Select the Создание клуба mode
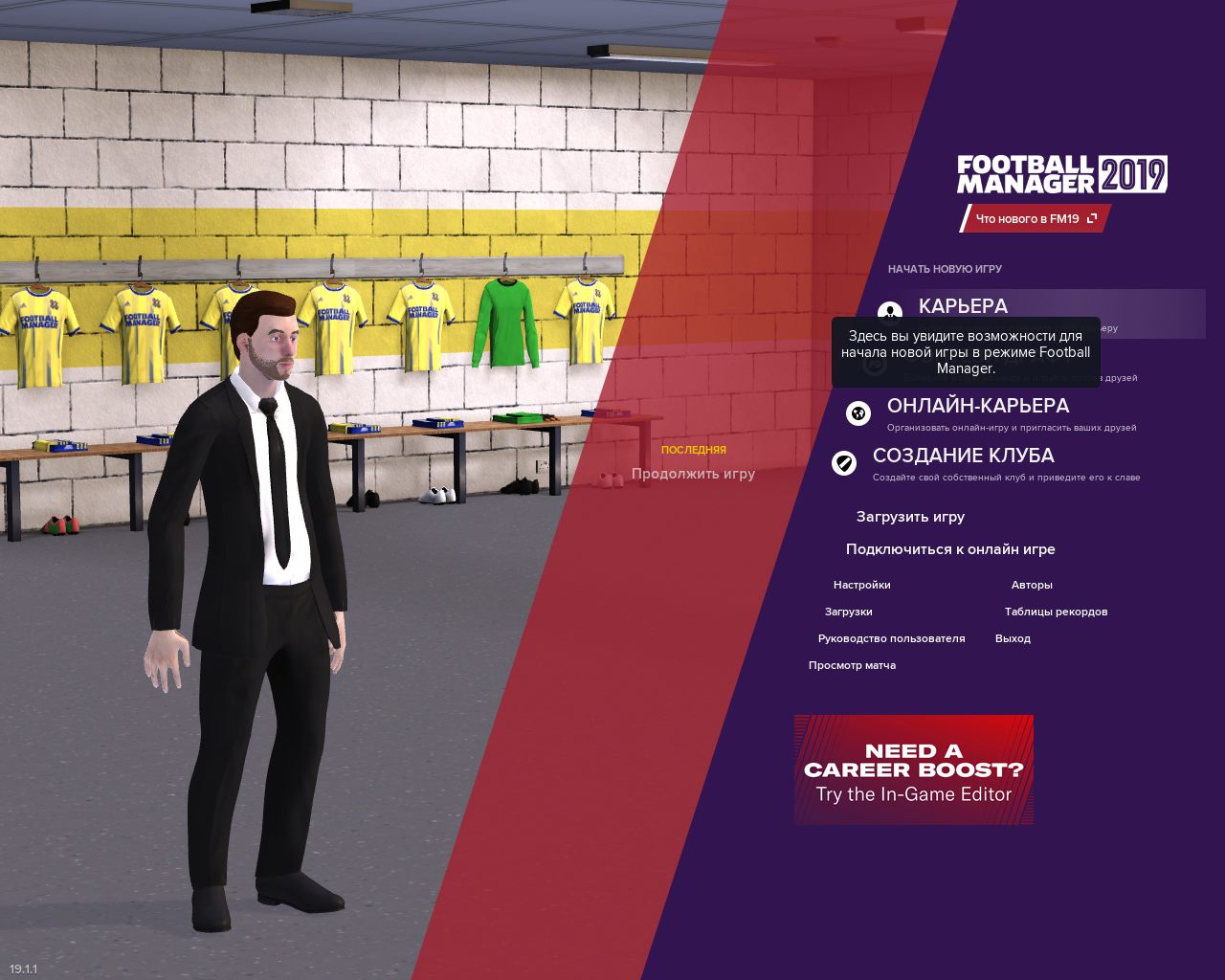This screenshot has height=980, width=1225. [963, 456]
